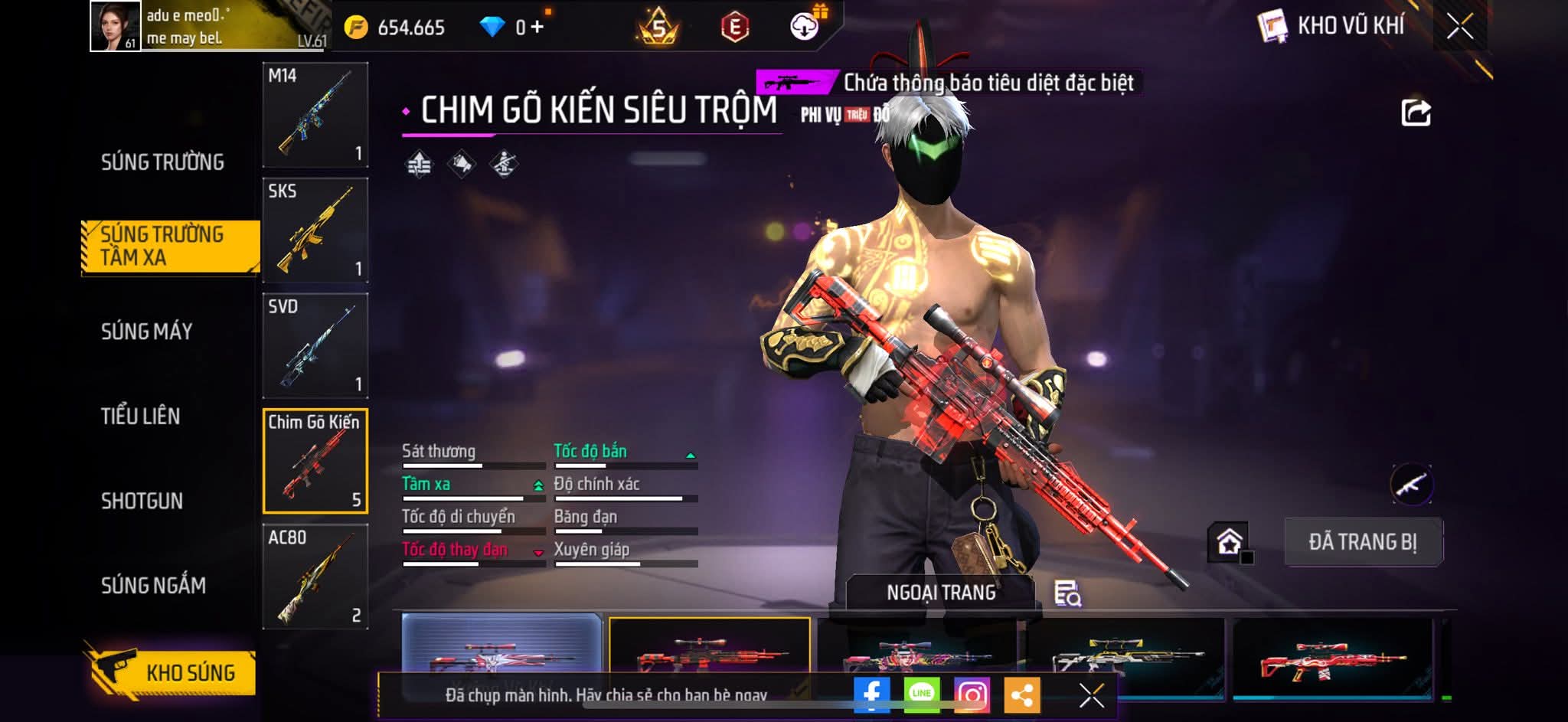
Task: Share screenshot via Instagram
Action: point(972,694)
